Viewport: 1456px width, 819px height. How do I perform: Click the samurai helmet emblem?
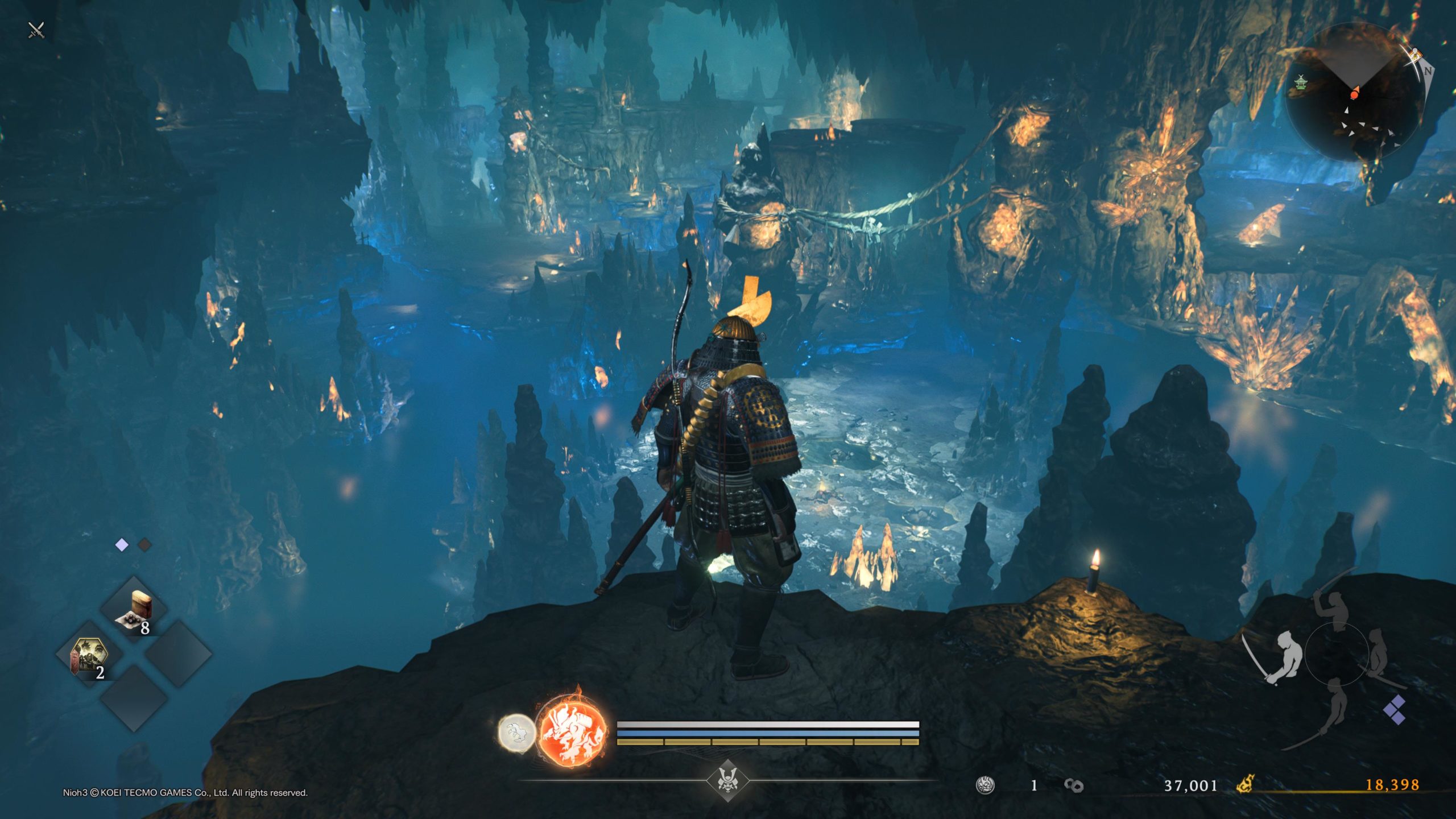coord(727,780)
